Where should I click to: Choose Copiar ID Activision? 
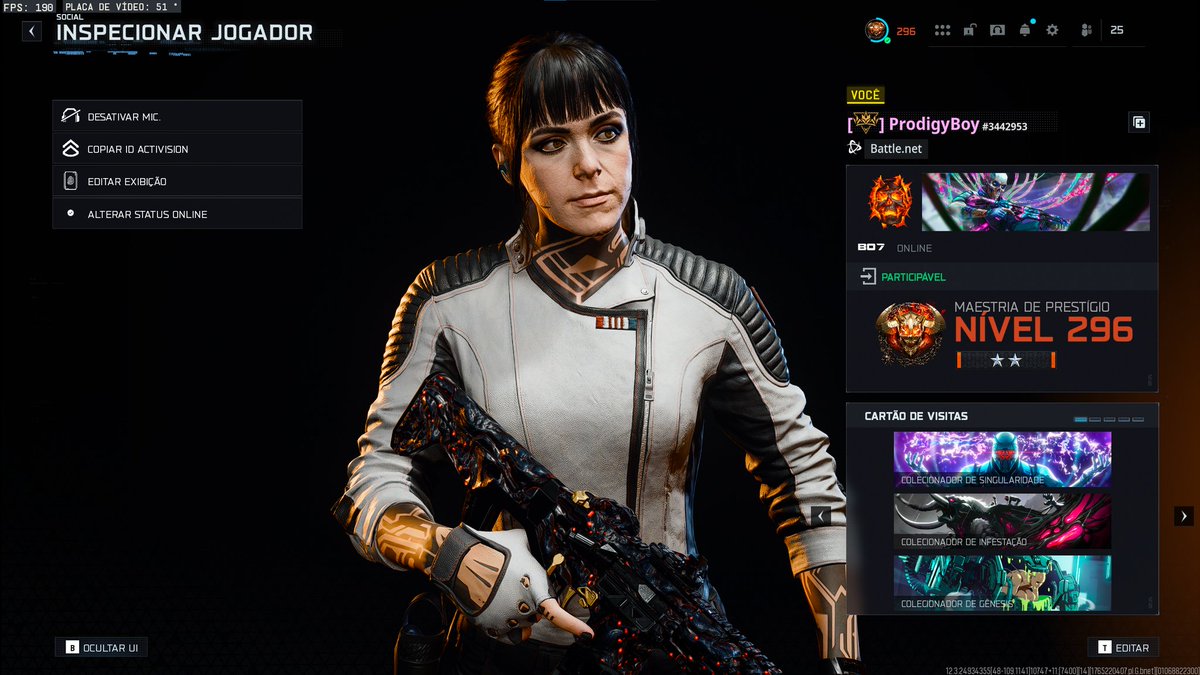pyautogui.click(x=177, y=149)
